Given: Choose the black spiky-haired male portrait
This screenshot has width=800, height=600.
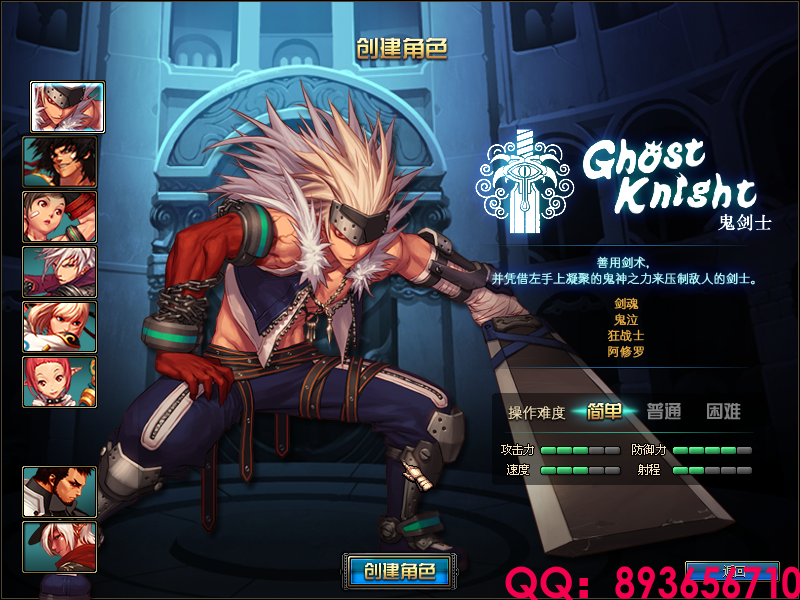Looking at the screenshot, I should (60, 162).
